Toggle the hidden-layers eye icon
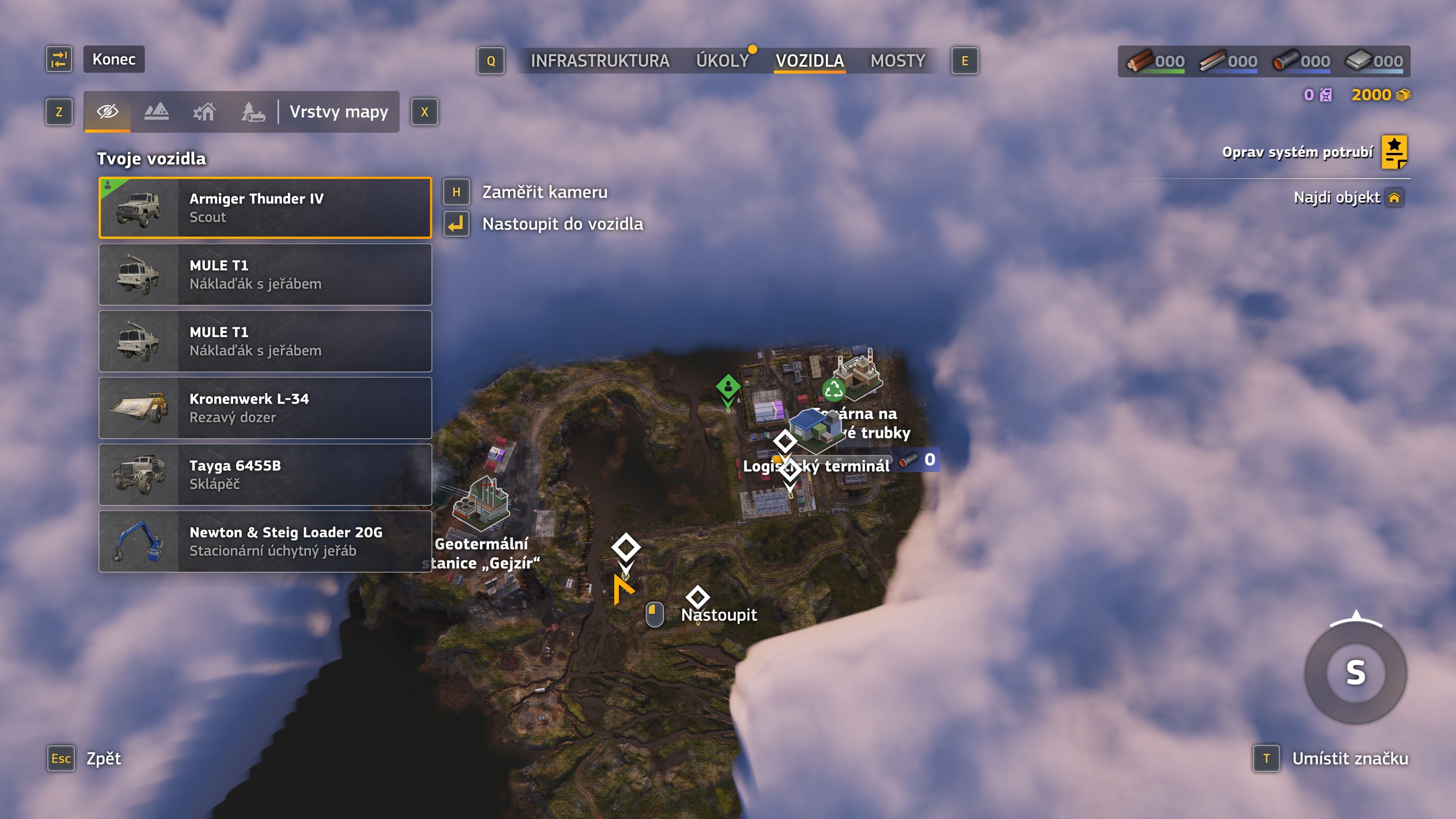 107,112
